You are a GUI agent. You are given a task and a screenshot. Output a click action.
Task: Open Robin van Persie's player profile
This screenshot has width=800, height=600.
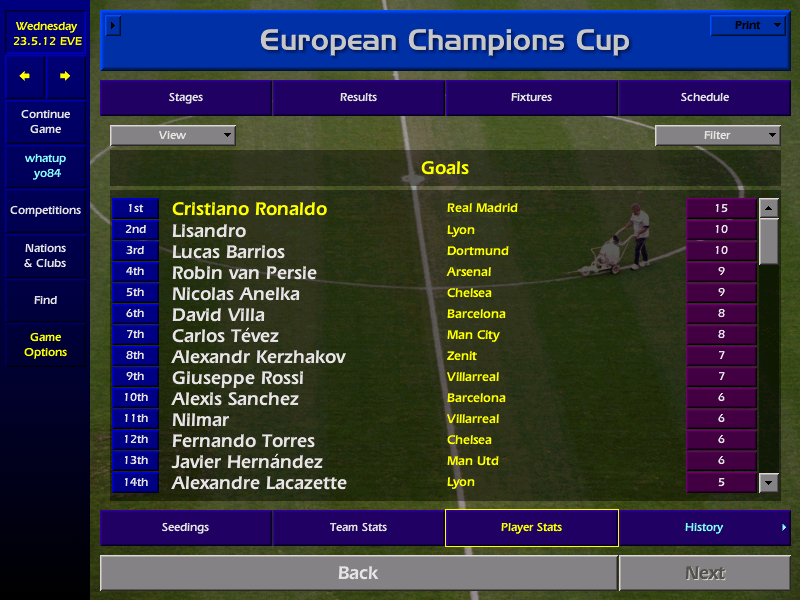tap(244, 273)
